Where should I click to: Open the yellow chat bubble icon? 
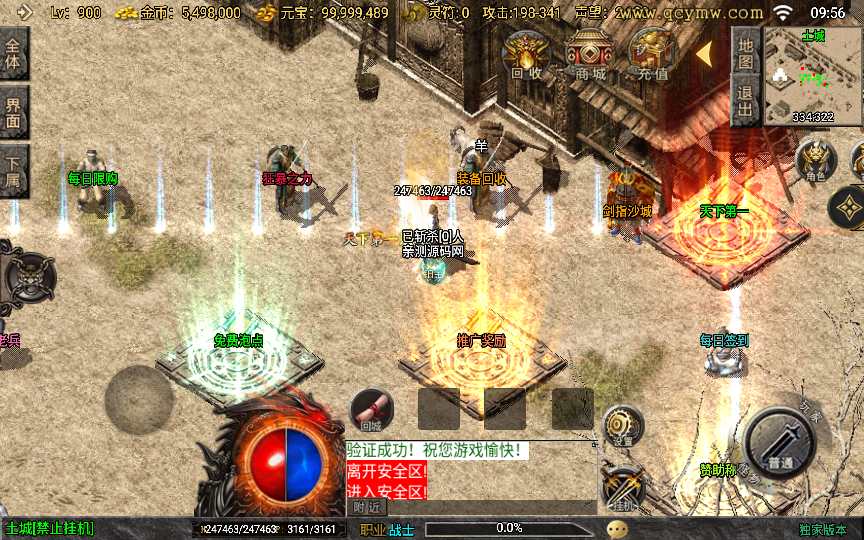[x=618, y=529]
